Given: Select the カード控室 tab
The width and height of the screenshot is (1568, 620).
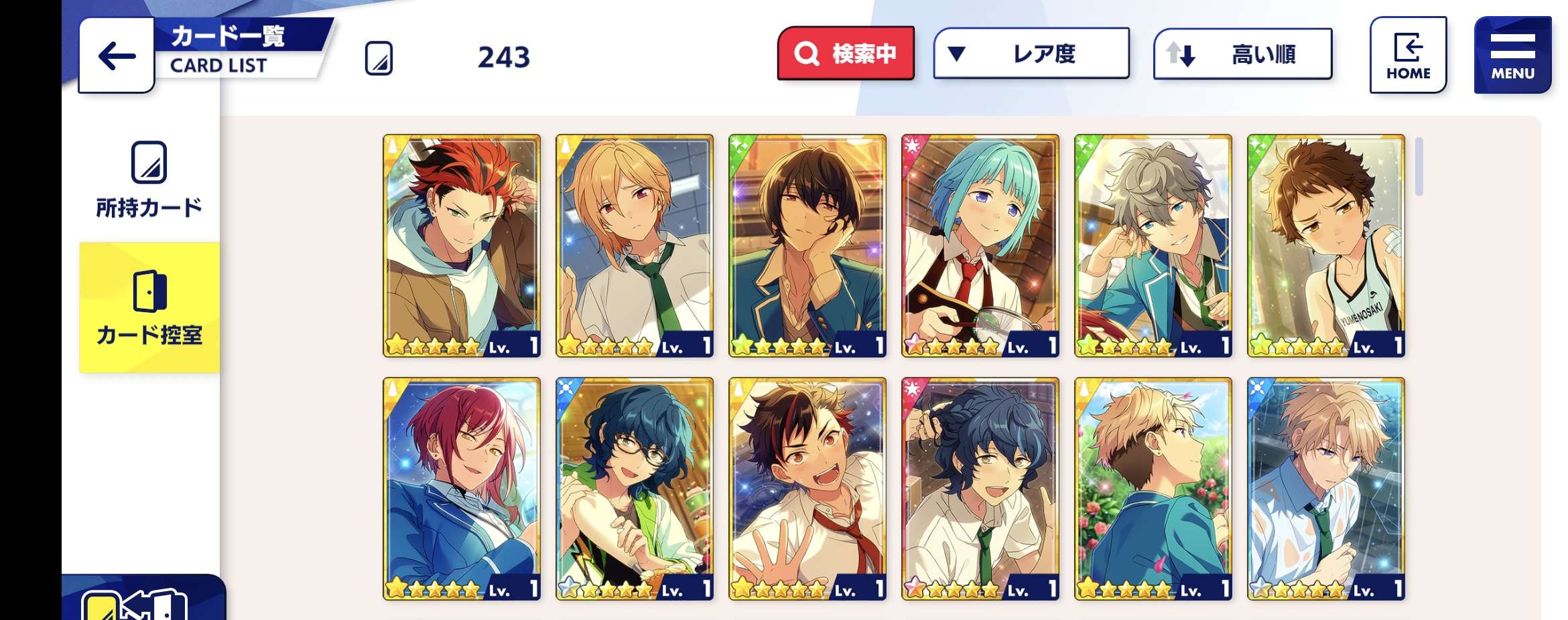Looking at the screenshot, I should point(149,307).
